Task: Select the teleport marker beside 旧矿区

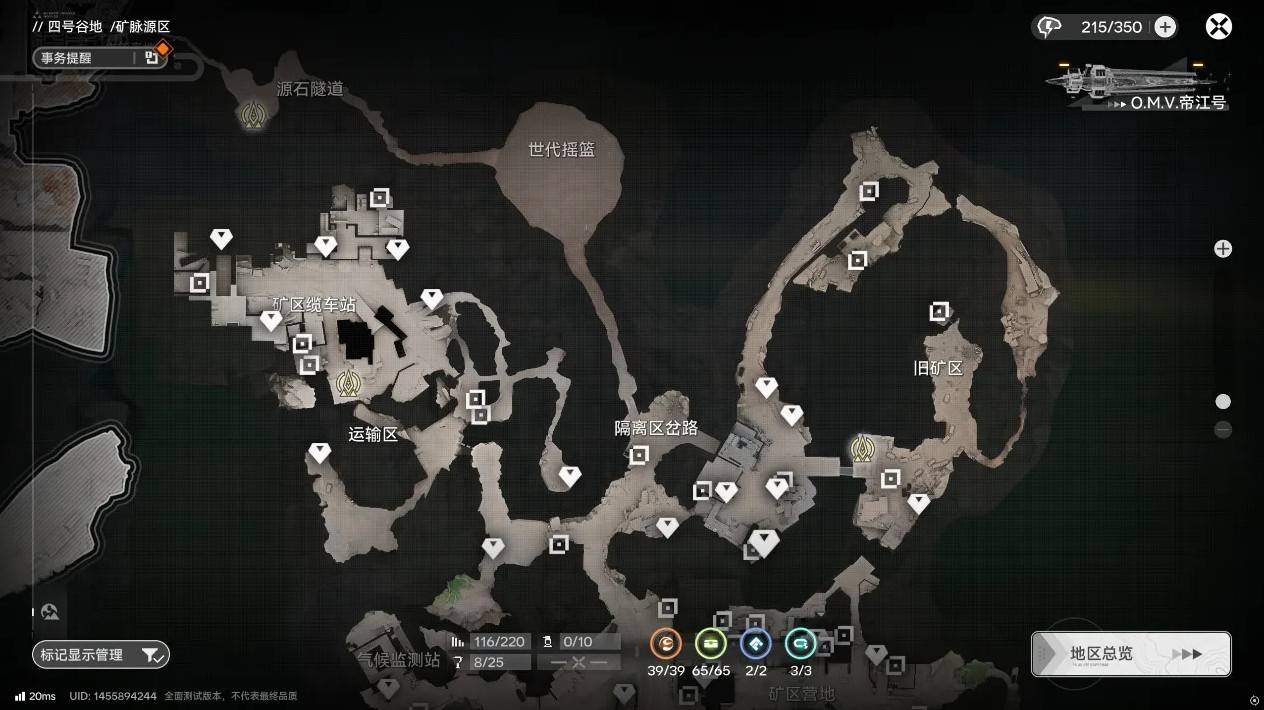Action: [862, 448]
